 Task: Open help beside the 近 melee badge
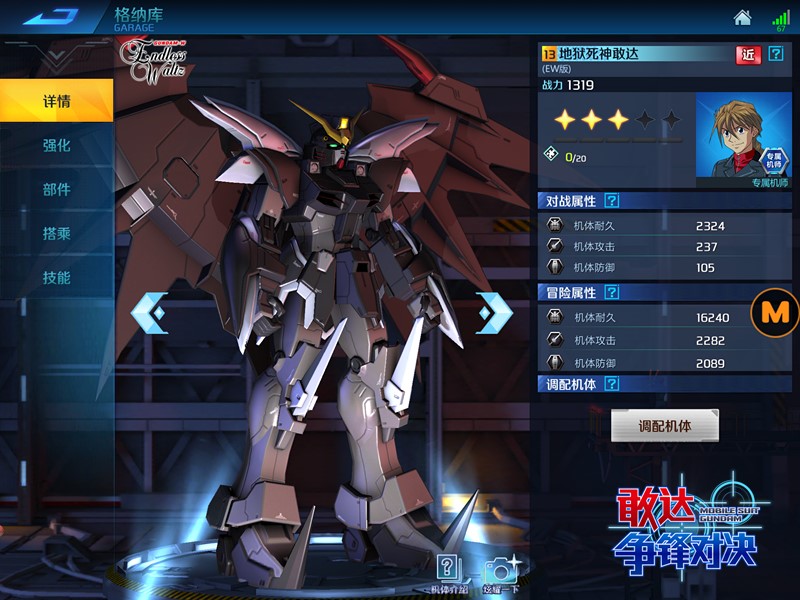click(x=776, y=54)
